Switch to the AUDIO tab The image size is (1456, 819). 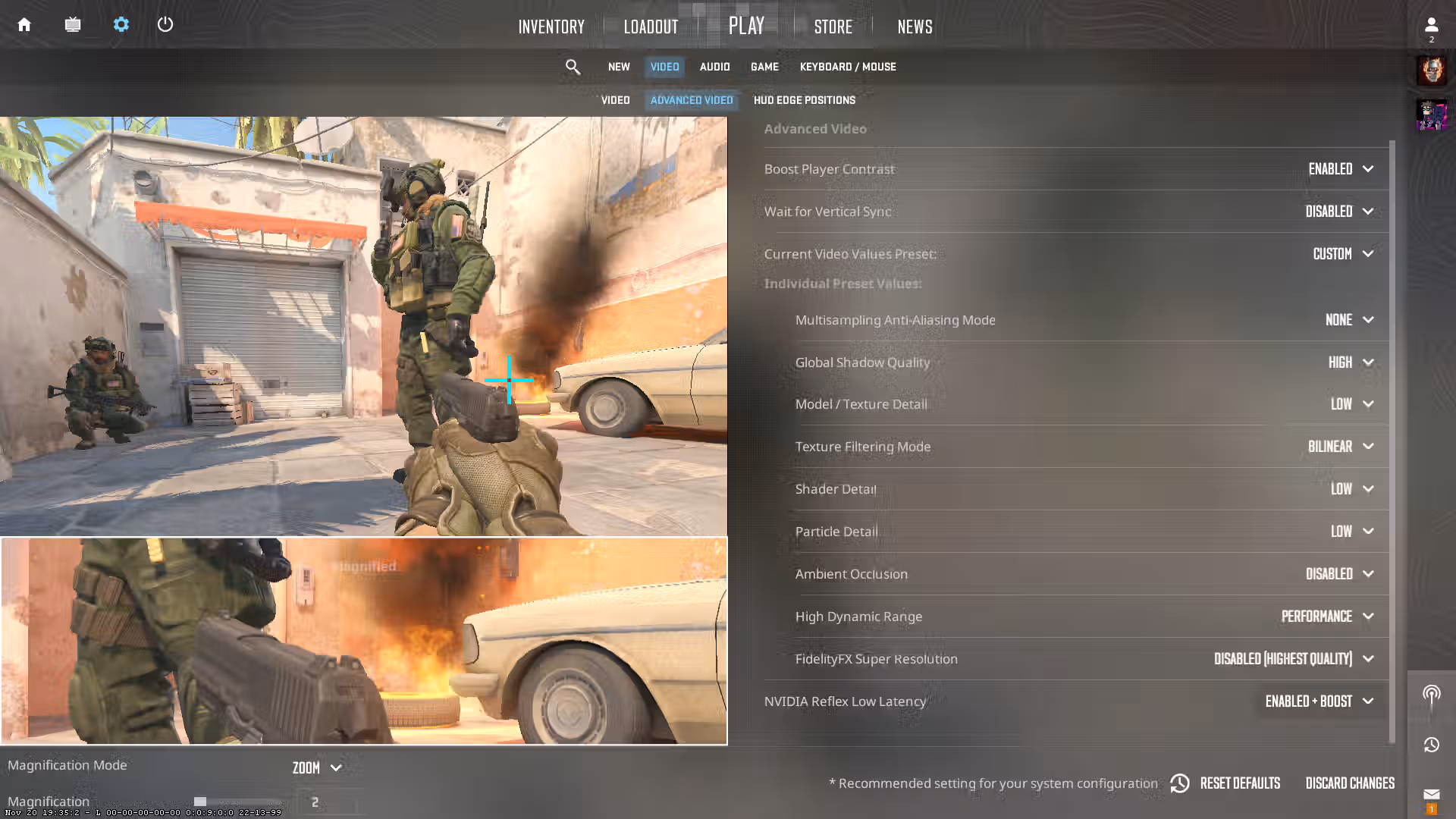(714, 67)
